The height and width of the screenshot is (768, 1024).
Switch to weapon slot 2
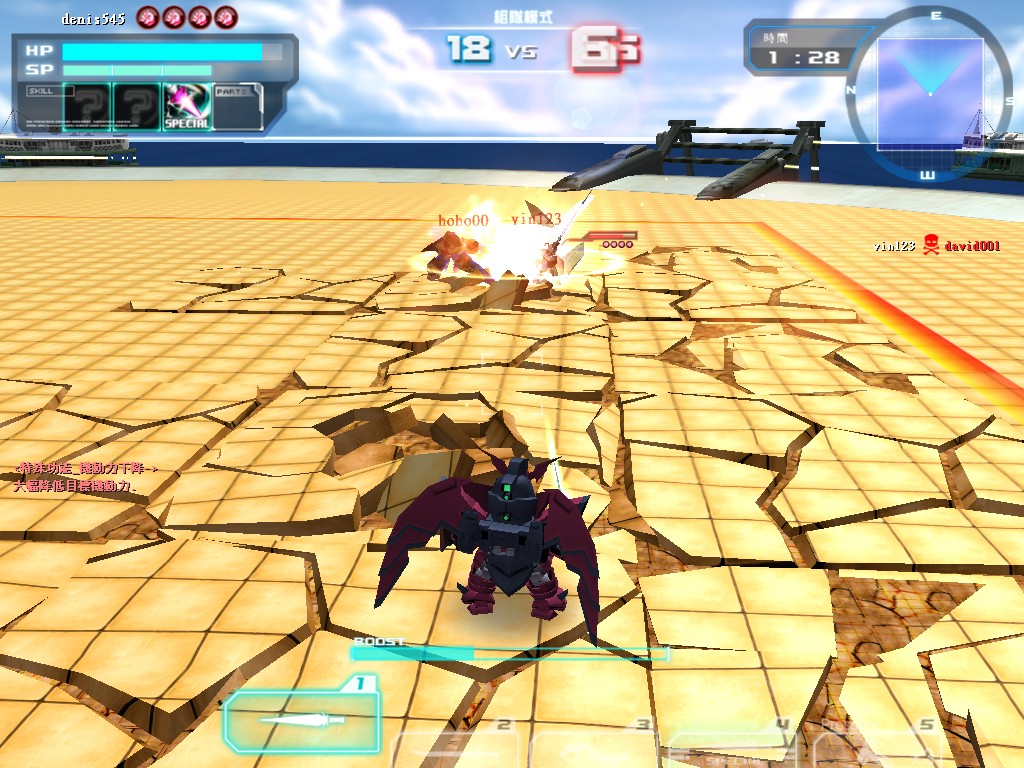tap(458, 746)
